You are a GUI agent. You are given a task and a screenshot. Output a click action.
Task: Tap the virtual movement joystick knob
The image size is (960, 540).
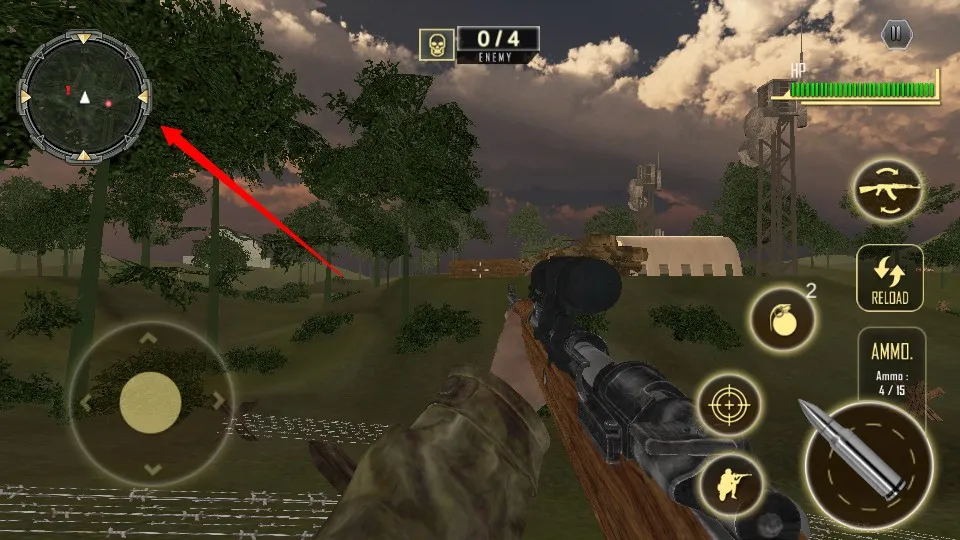tap(150, 403)
